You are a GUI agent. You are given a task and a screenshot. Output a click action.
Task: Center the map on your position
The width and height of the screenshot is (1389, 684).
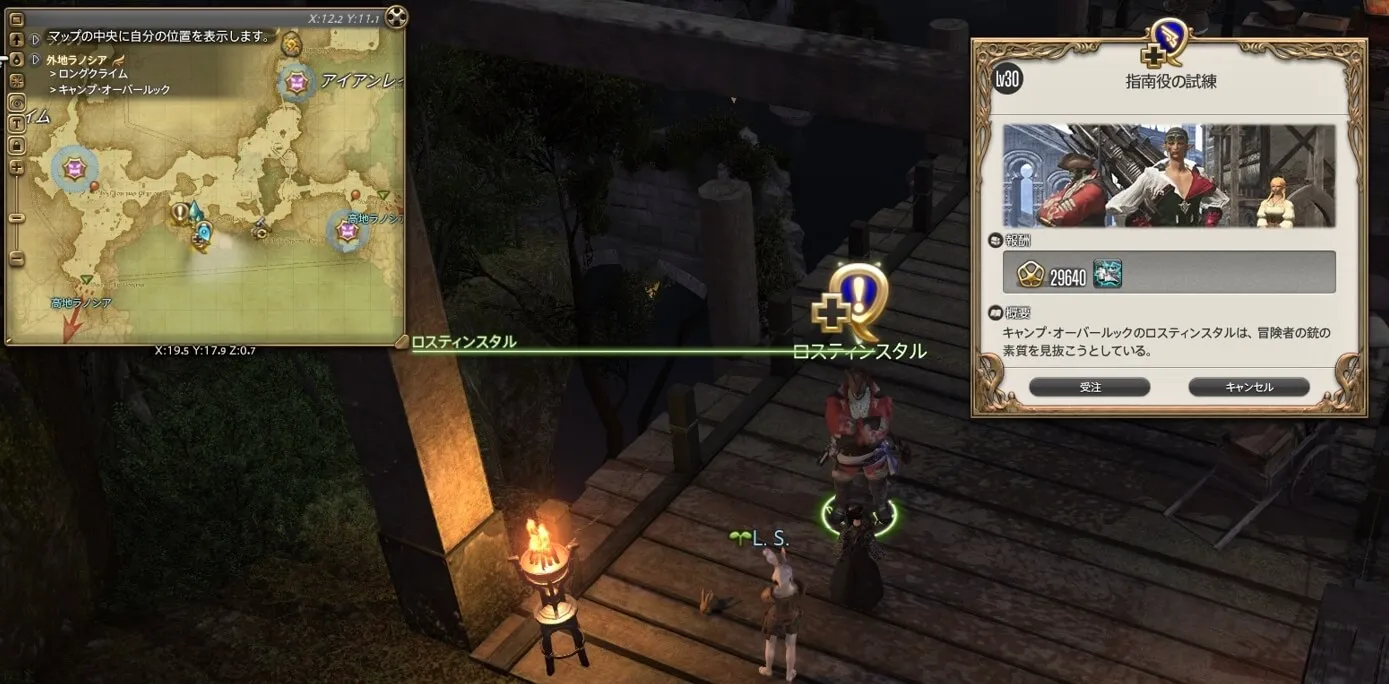17,60
